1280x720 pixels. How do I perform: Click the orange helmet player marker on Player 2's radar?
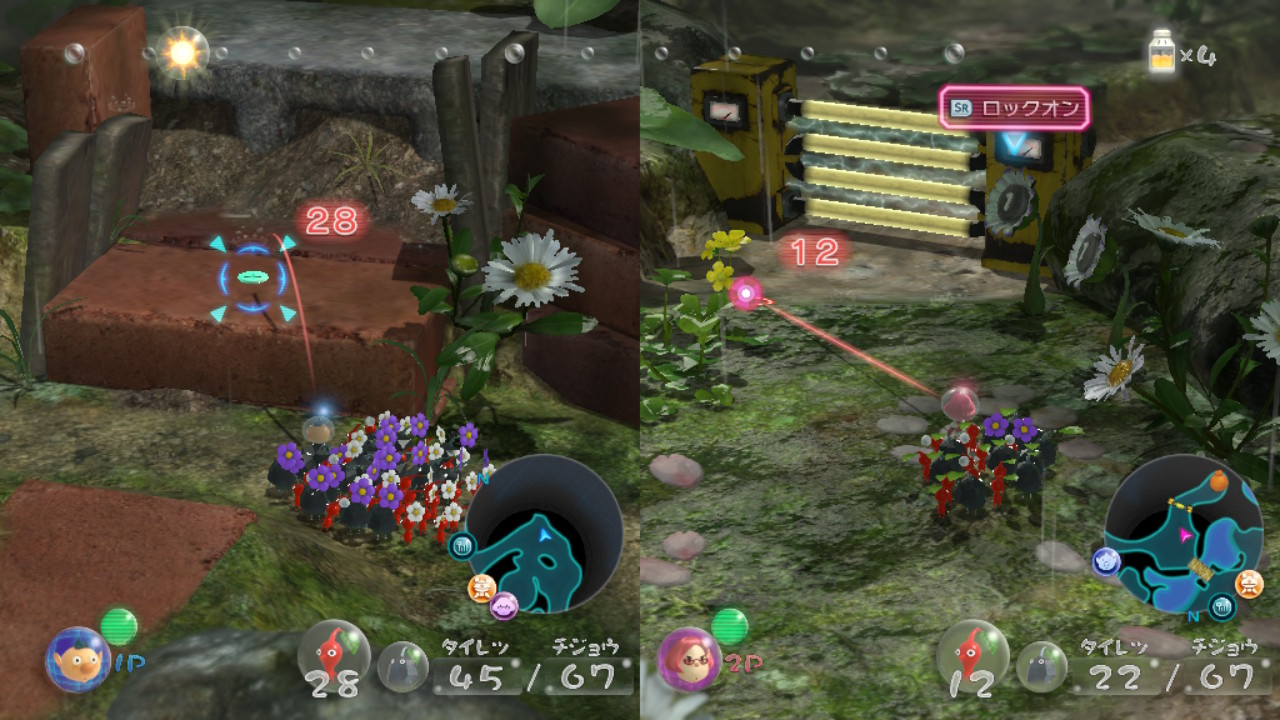(1247, 583)
